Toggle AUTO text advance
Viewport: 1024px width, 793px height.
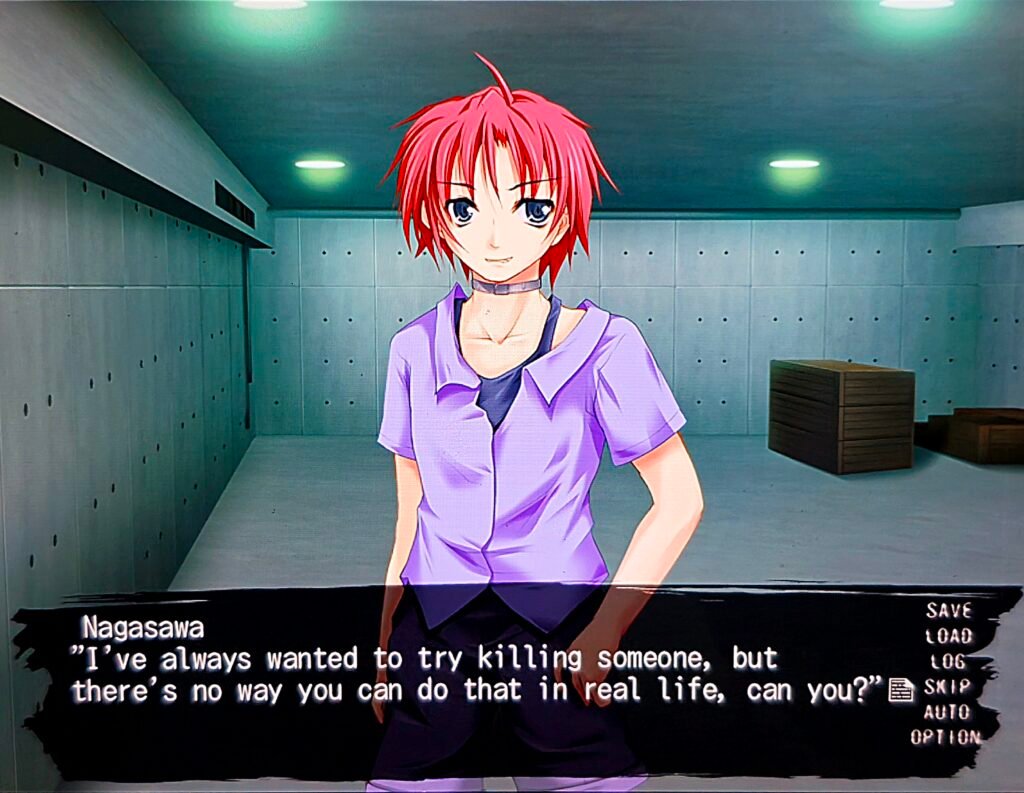[947, 712]
